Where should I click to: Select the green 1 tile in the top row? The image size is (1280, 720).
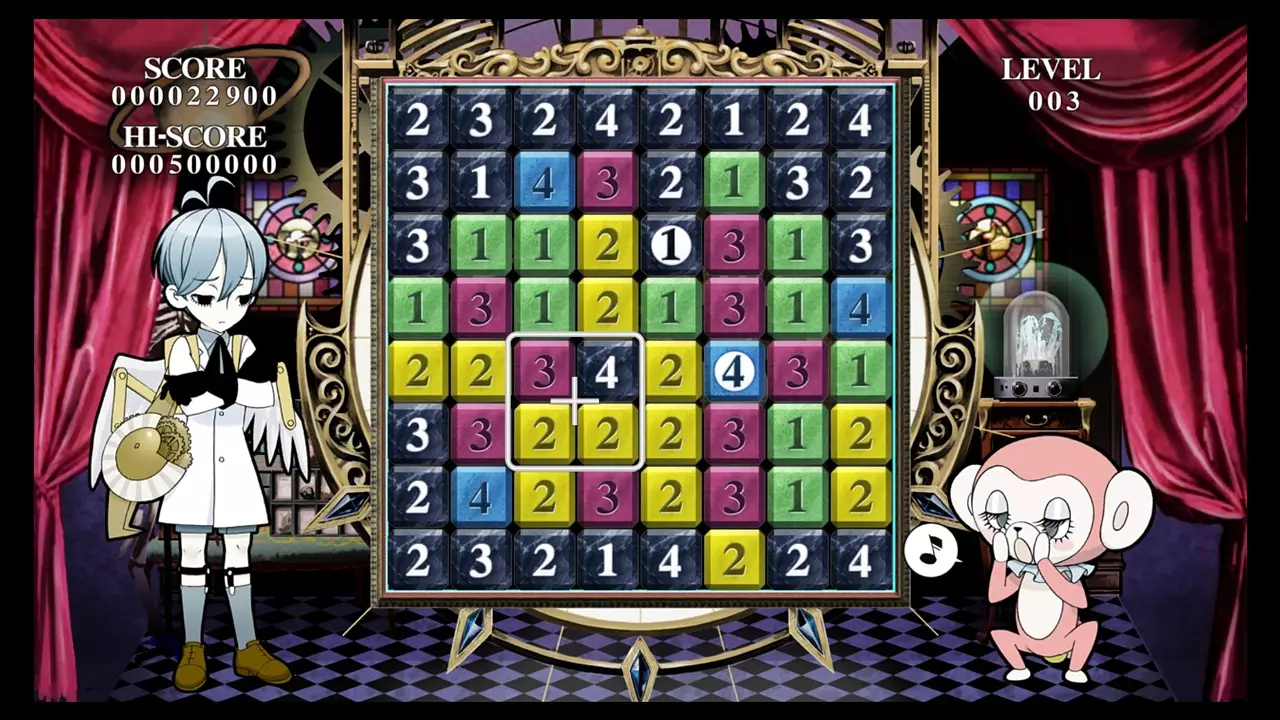click(735, 184)
